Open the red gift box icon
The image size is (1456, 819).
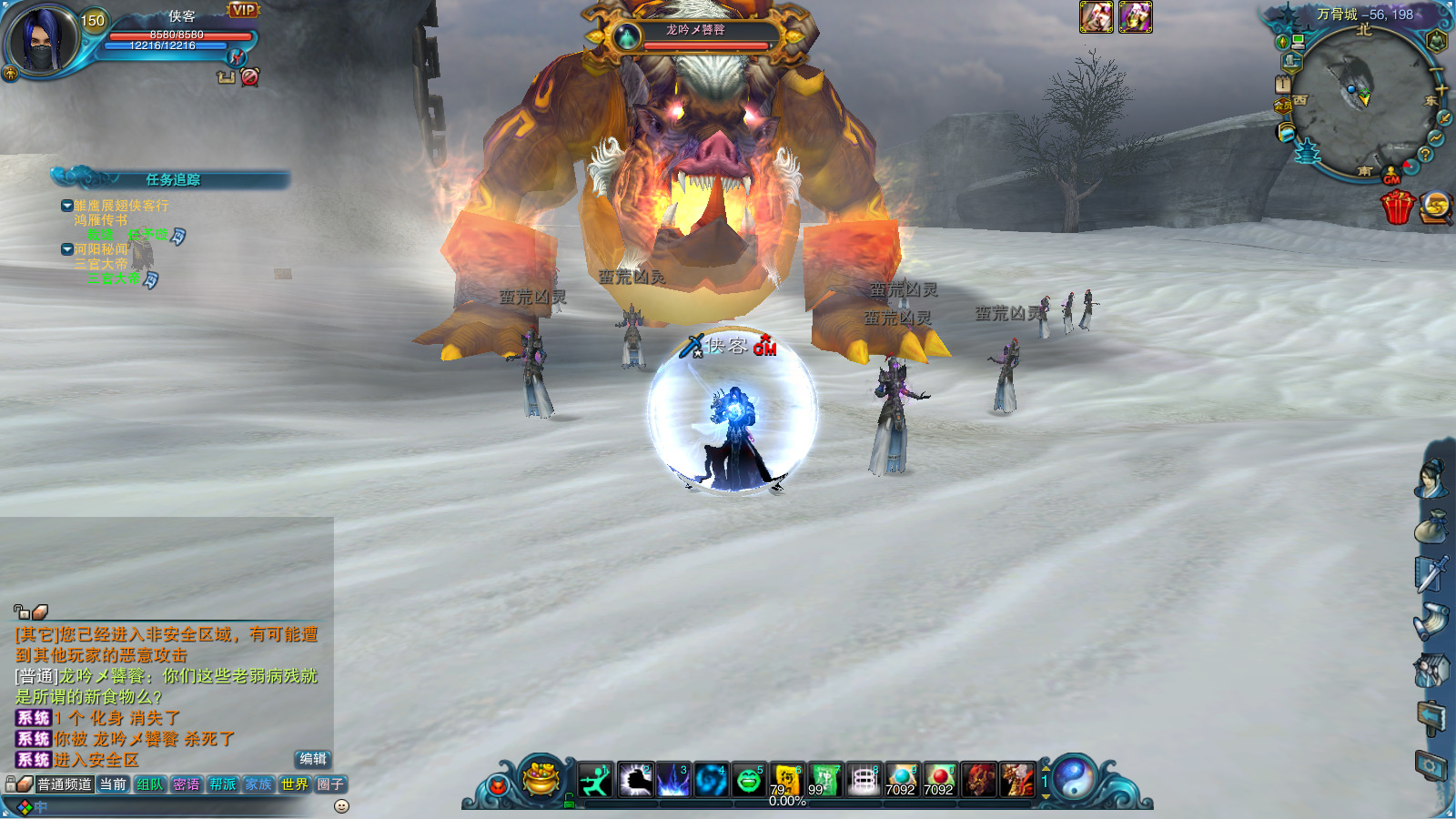1397,207
